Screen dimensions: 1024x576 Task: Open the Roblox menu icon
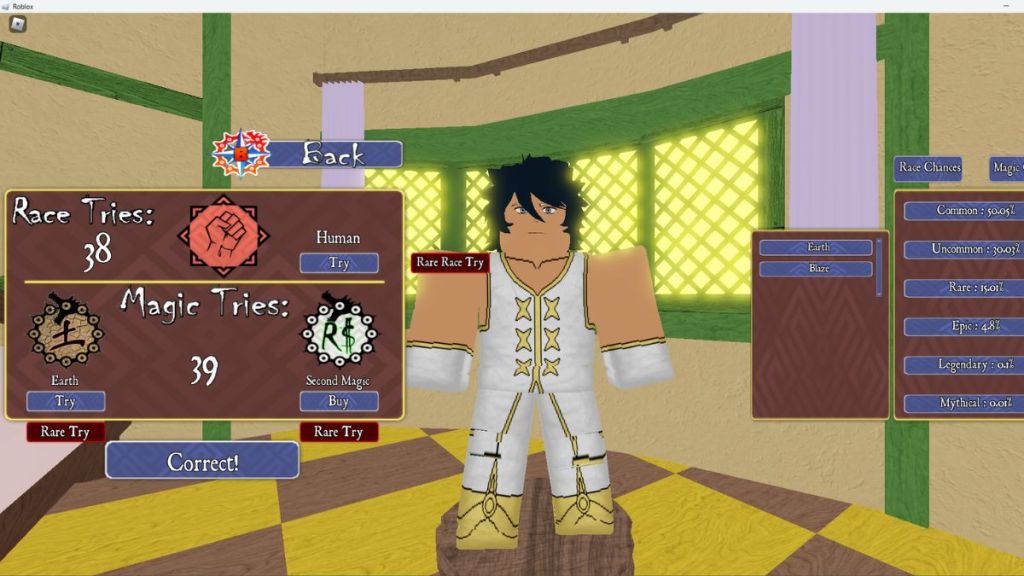[x=17, y=24]
